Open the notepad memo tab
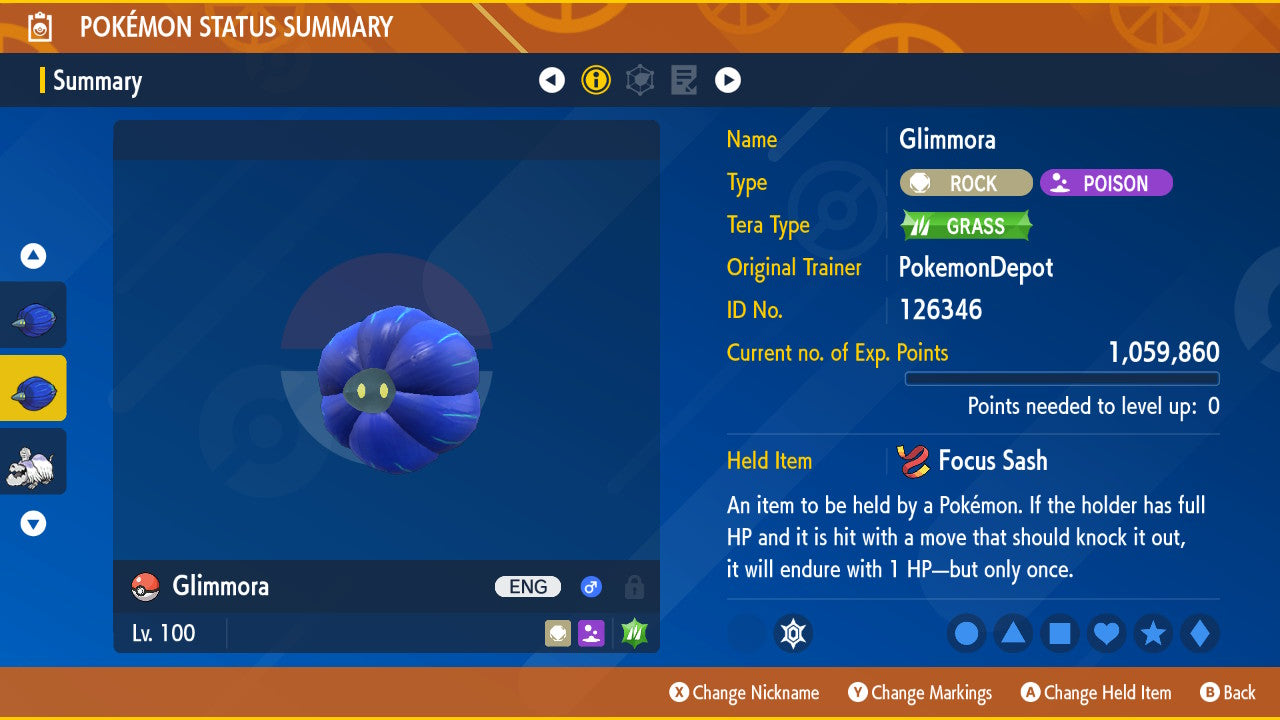 684,80
